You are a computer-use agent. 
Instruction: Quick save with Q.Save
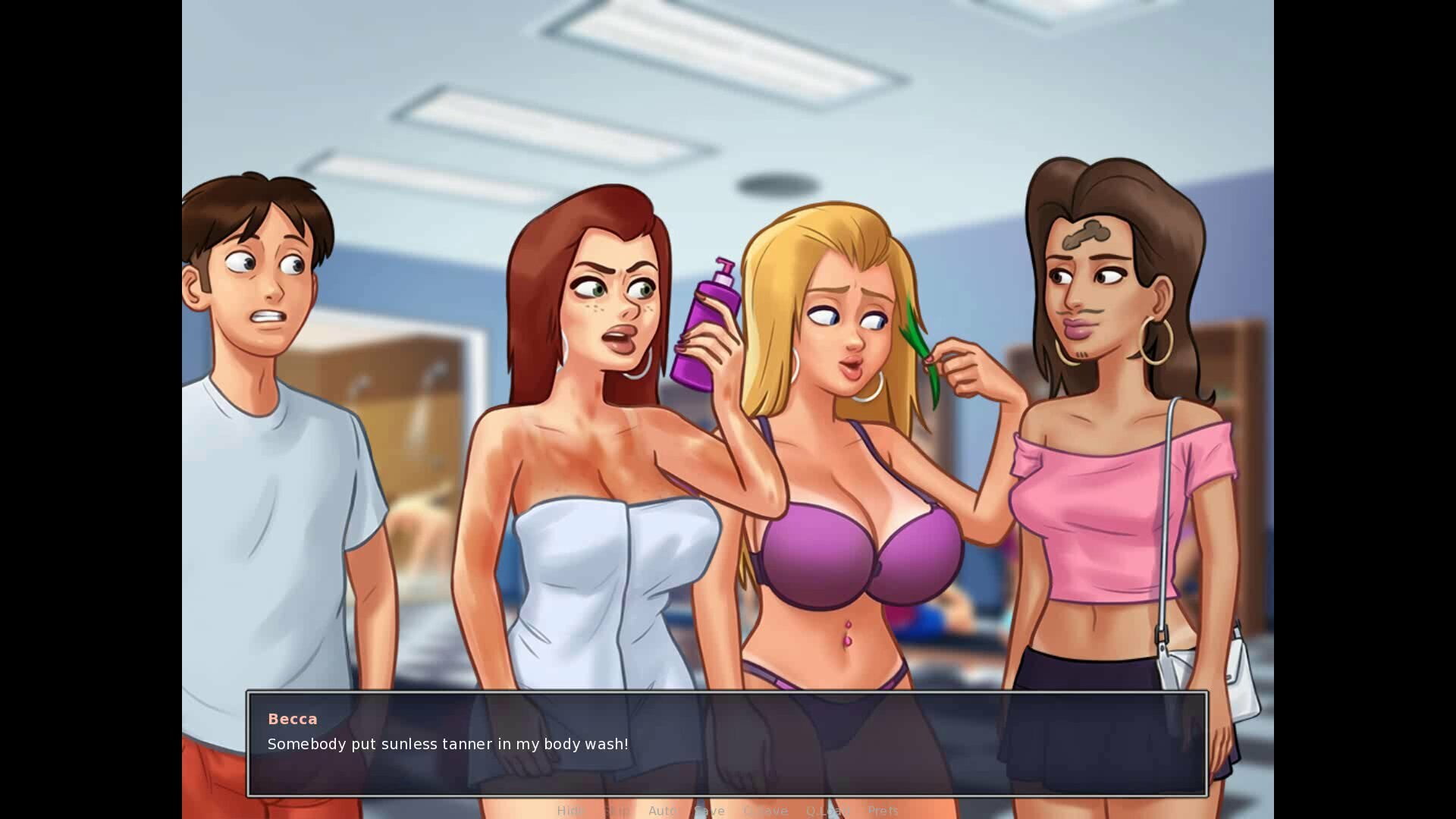click(765, 811)
